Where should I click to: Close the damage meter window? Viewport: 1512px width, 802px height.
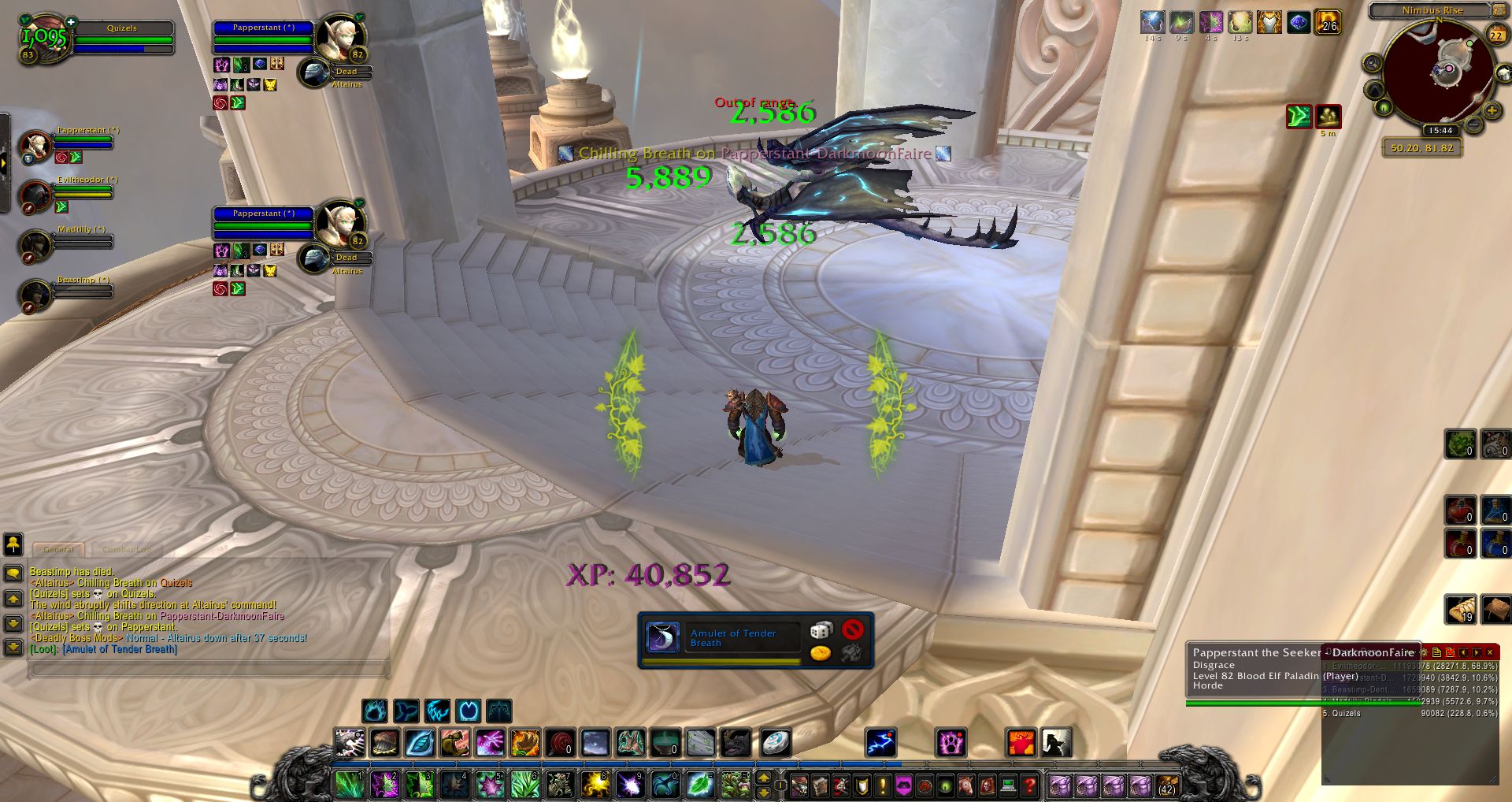tap(1490, 652)
